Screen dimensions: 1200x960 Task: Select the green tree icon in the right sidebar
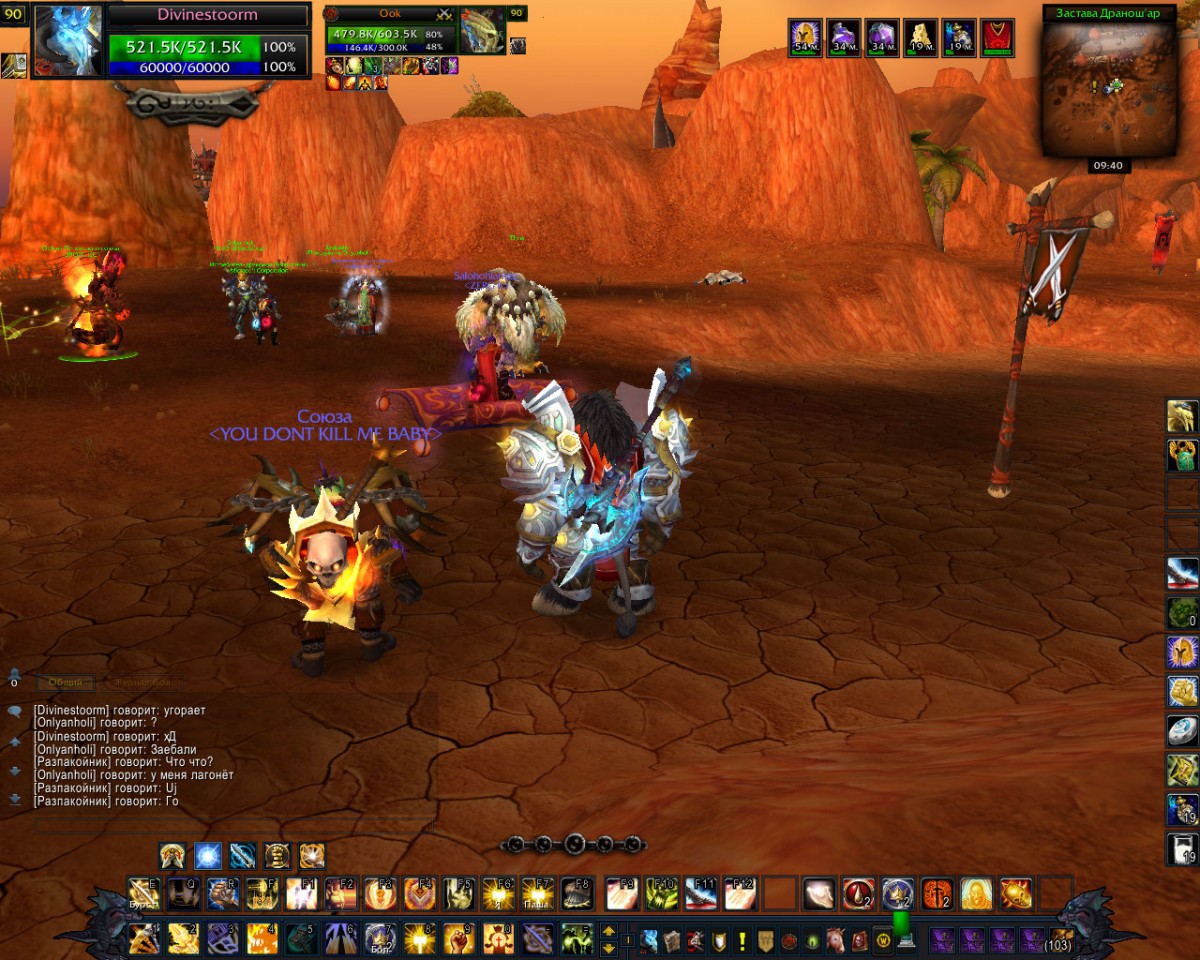pos(1182,612)
